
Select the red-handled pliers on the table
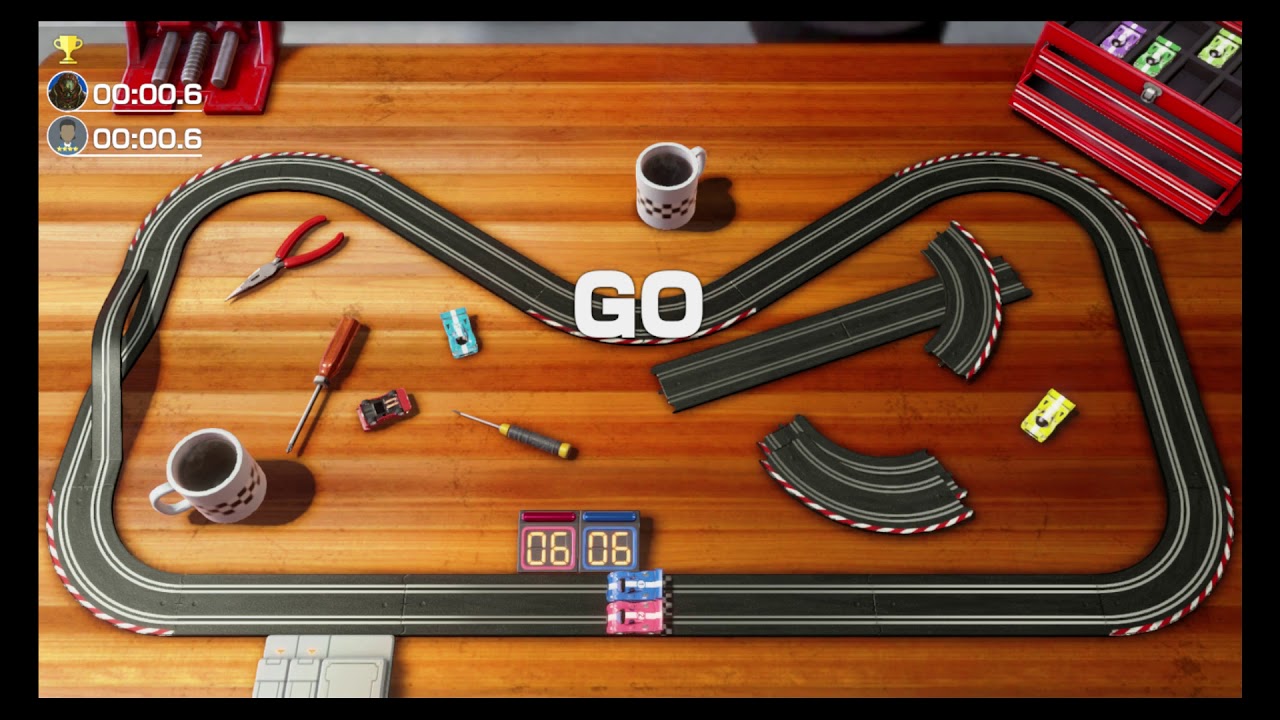click(x=290, y=260)
